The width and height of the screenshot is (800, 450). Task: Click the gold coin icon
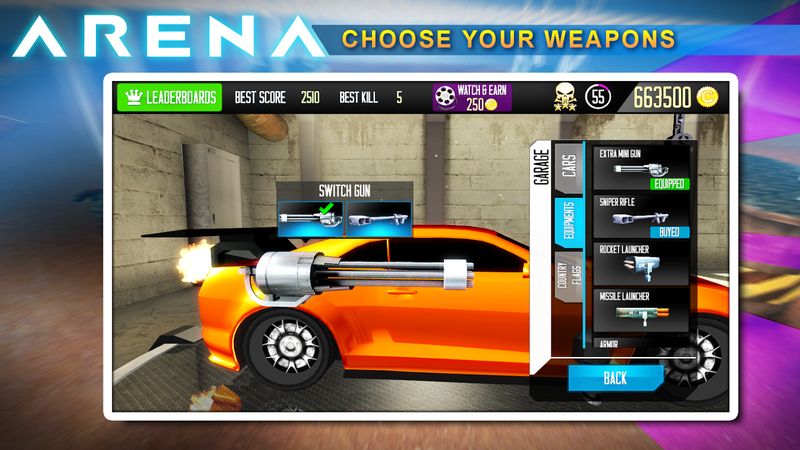click(x=709, y=98)
